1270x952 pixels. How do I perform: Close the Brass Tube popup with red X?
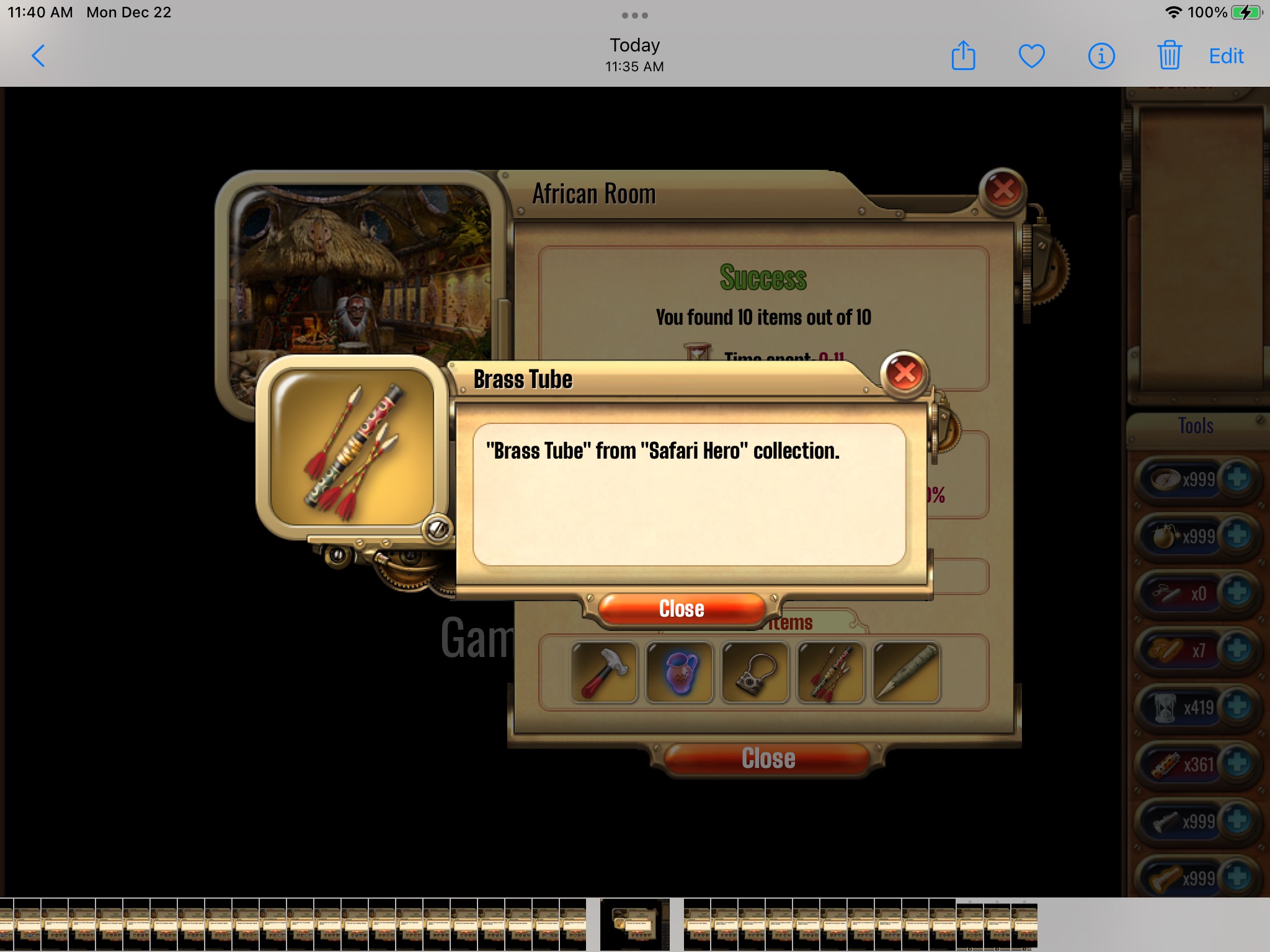(x=905, y=373)
